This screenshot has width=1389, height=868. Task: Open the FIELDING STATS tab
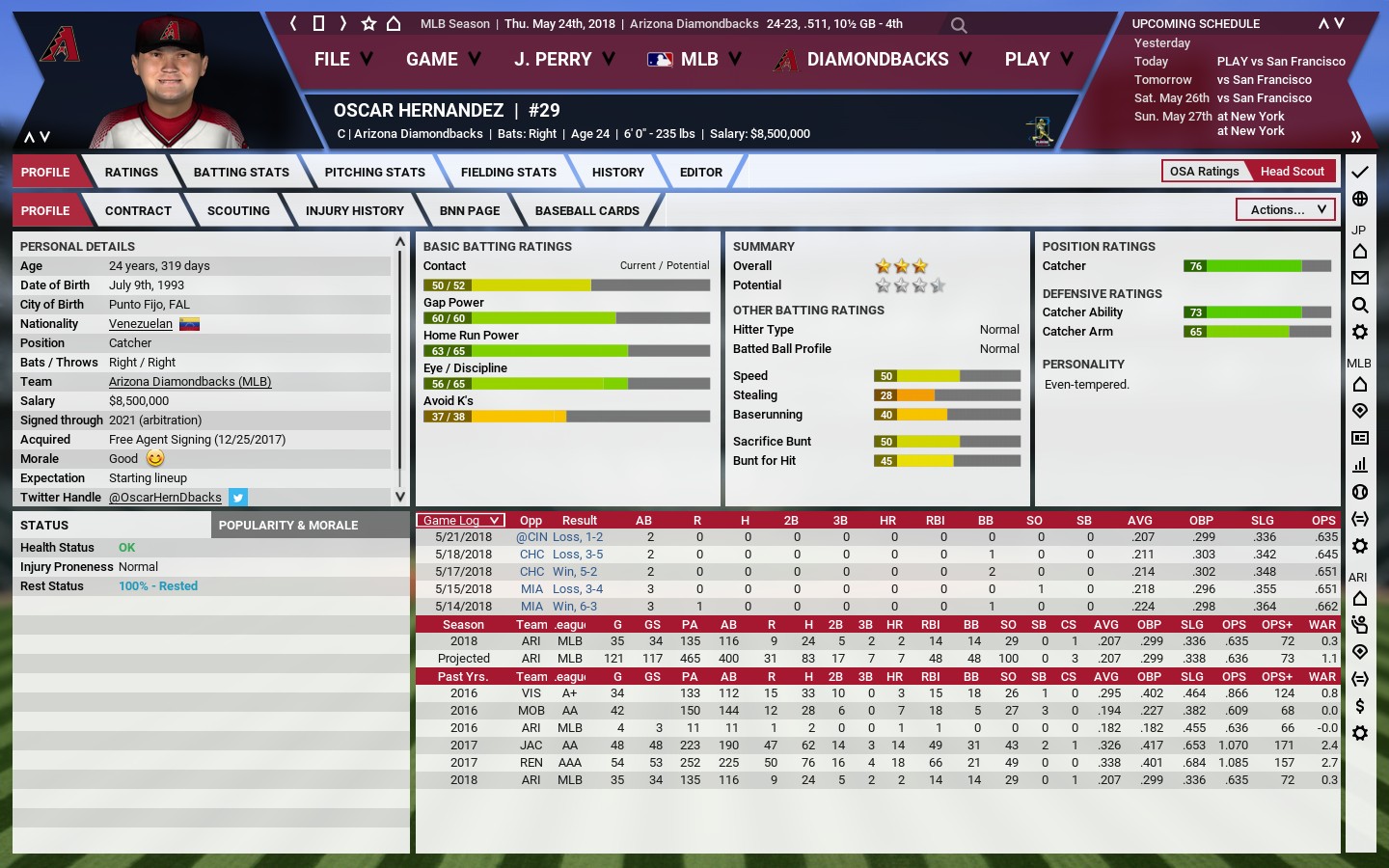click(x=508, y=173)
